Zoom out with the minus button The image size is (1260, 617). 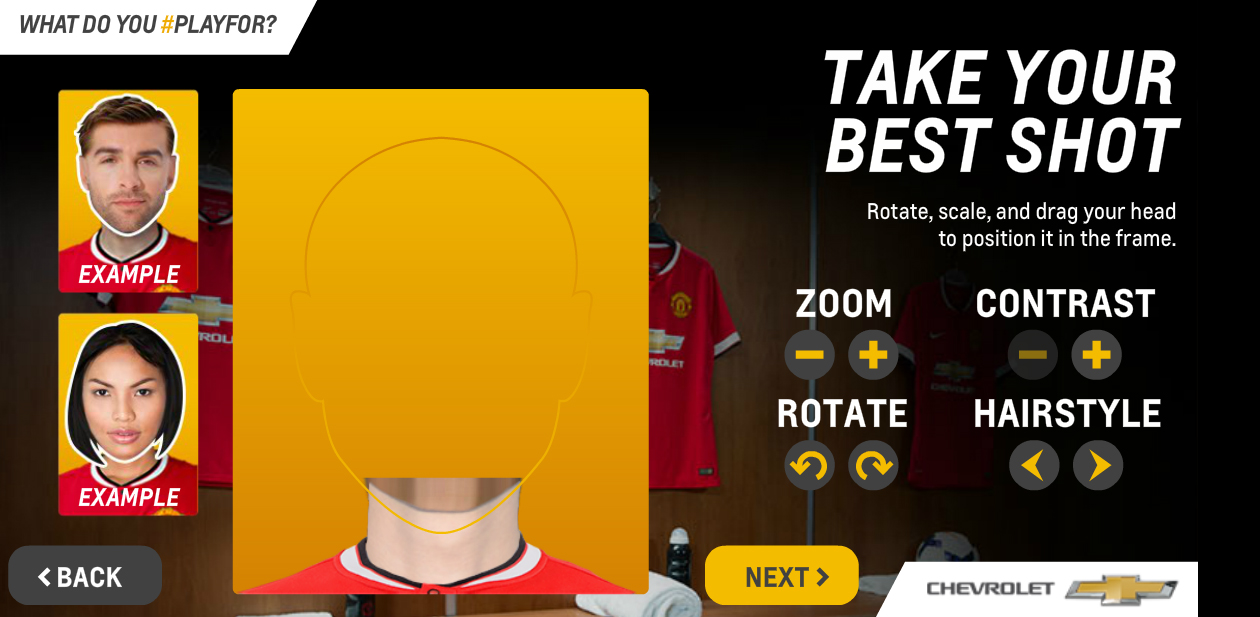(x=810, y=355)
